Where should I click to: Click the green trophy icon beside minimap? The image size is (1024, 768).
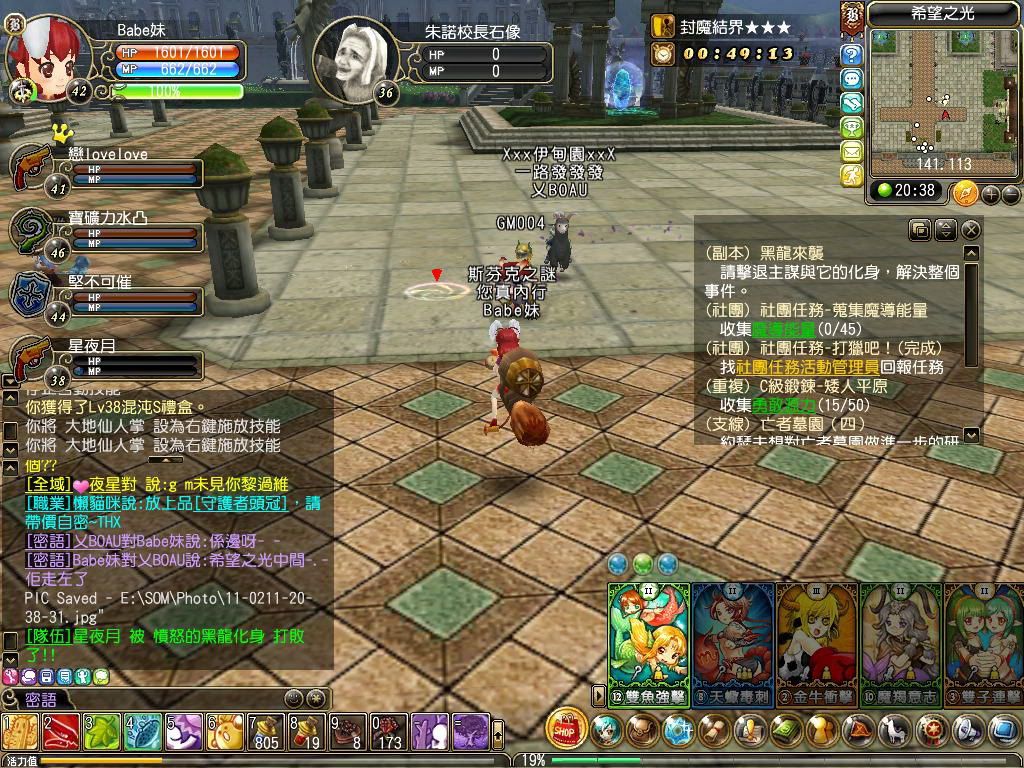click(852, 127)
